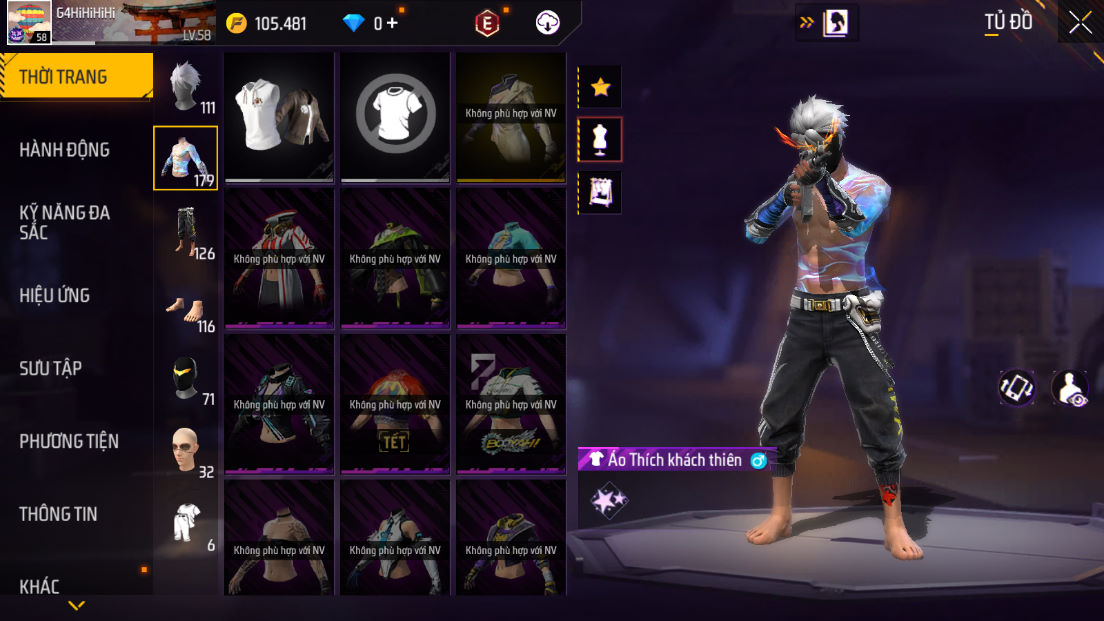Choose the black mask subcategory
The height and width of the screenshot is (621, 1104).
[x=185, y=379]
